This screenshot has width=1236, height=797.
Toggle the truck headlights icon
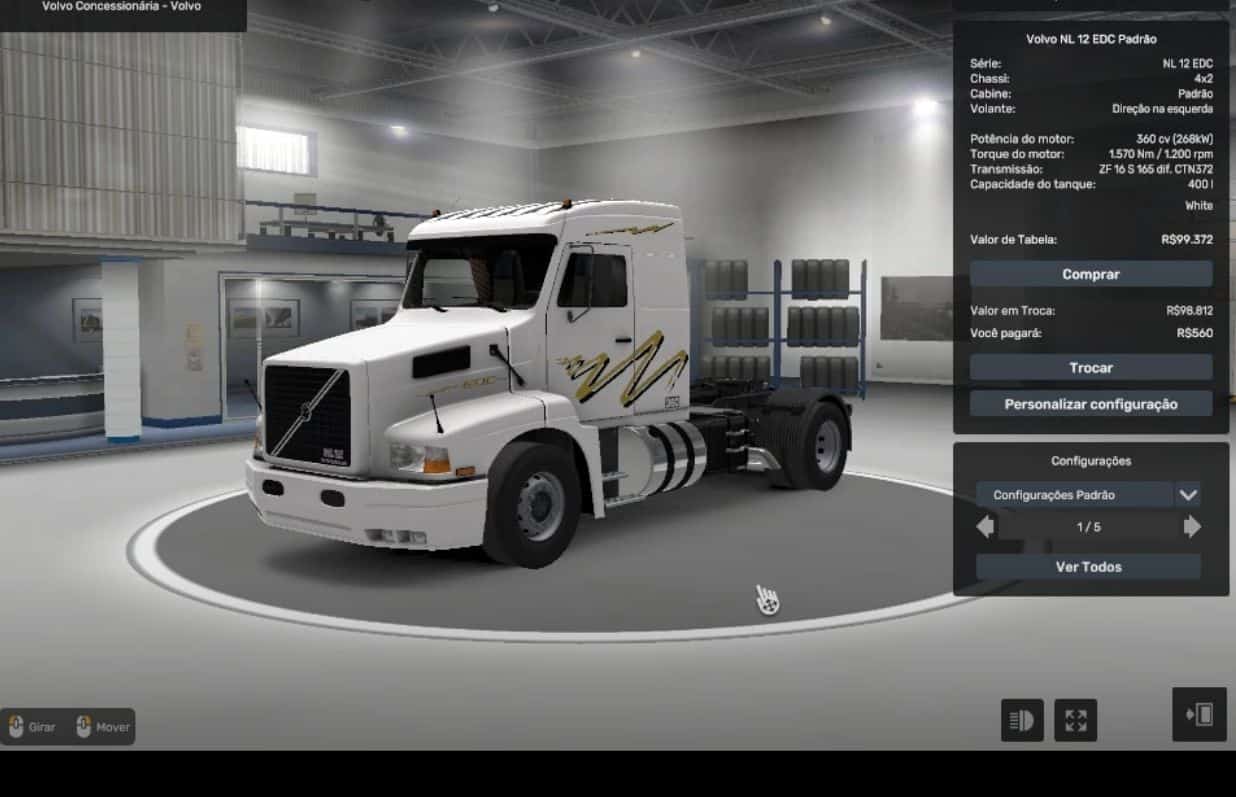[1022, 720]
